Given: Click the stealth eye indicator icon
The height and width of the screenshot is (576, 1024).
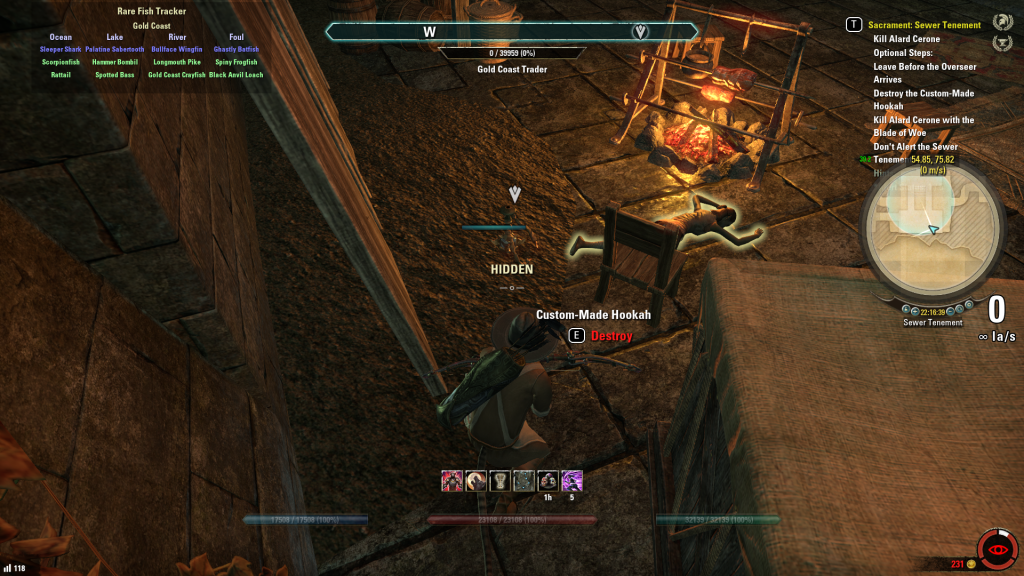Looking at the screenshot, I should (997, 549).
